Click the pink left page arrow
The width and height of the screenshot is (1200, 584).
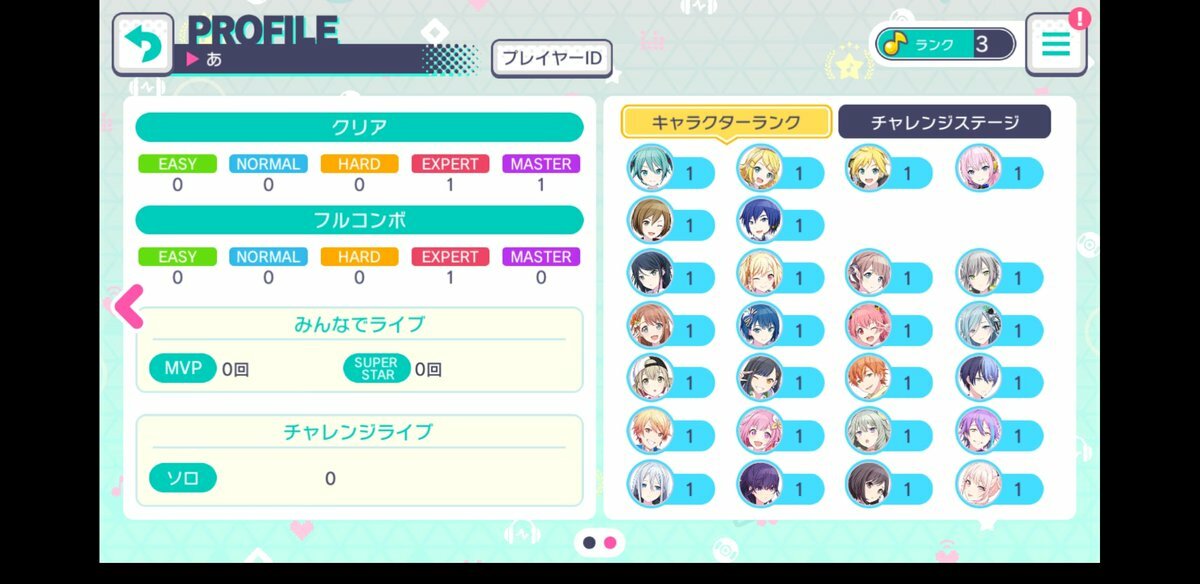[x=129, y=306]
